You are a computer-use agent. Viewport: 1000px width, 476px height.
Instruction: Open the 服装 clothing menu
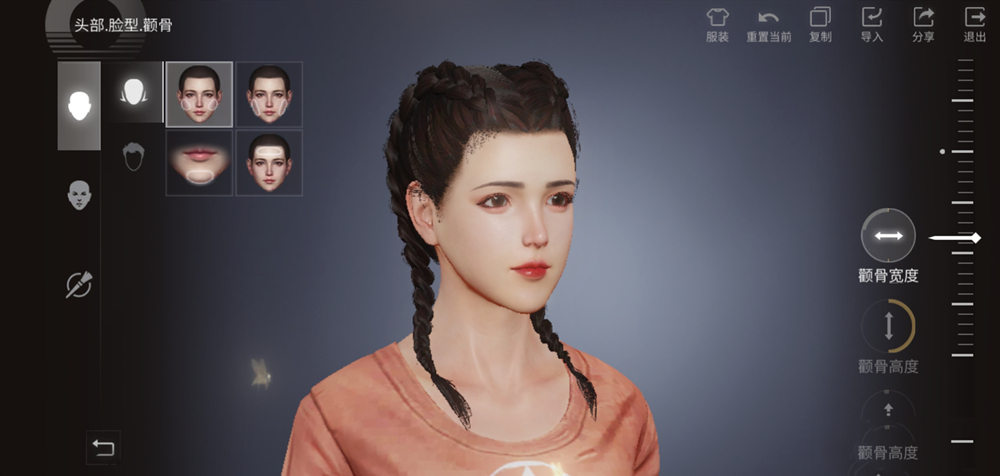pos(717,23)
